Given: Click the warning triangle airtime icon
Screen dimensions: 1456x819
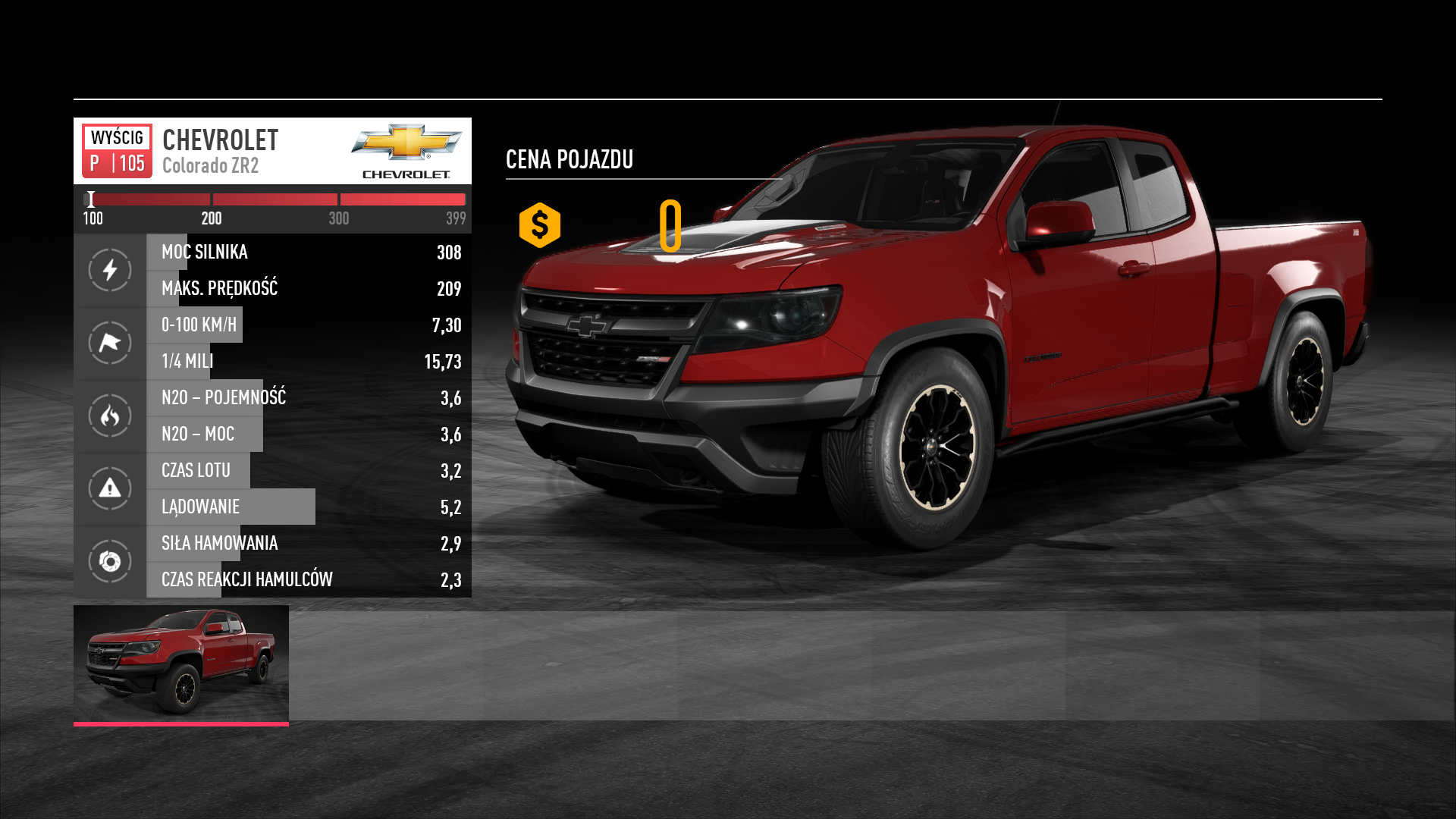Looking at the screenshot, I should pyautogui.click(x=110, y=488).
